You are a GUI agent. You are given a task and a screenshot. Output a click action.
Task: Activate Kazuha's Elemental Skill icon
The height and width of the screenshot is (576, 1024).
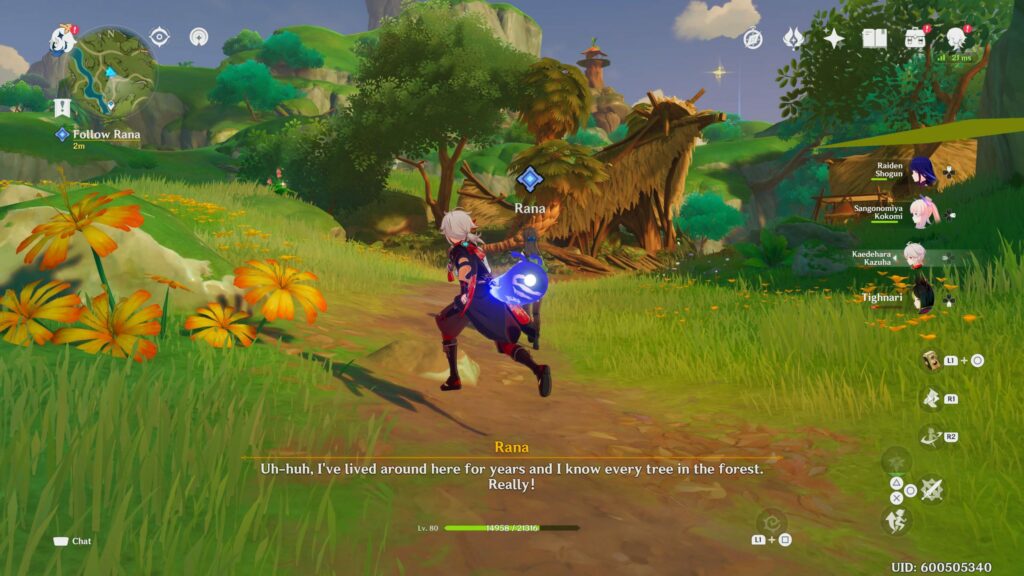coord(931,399)
